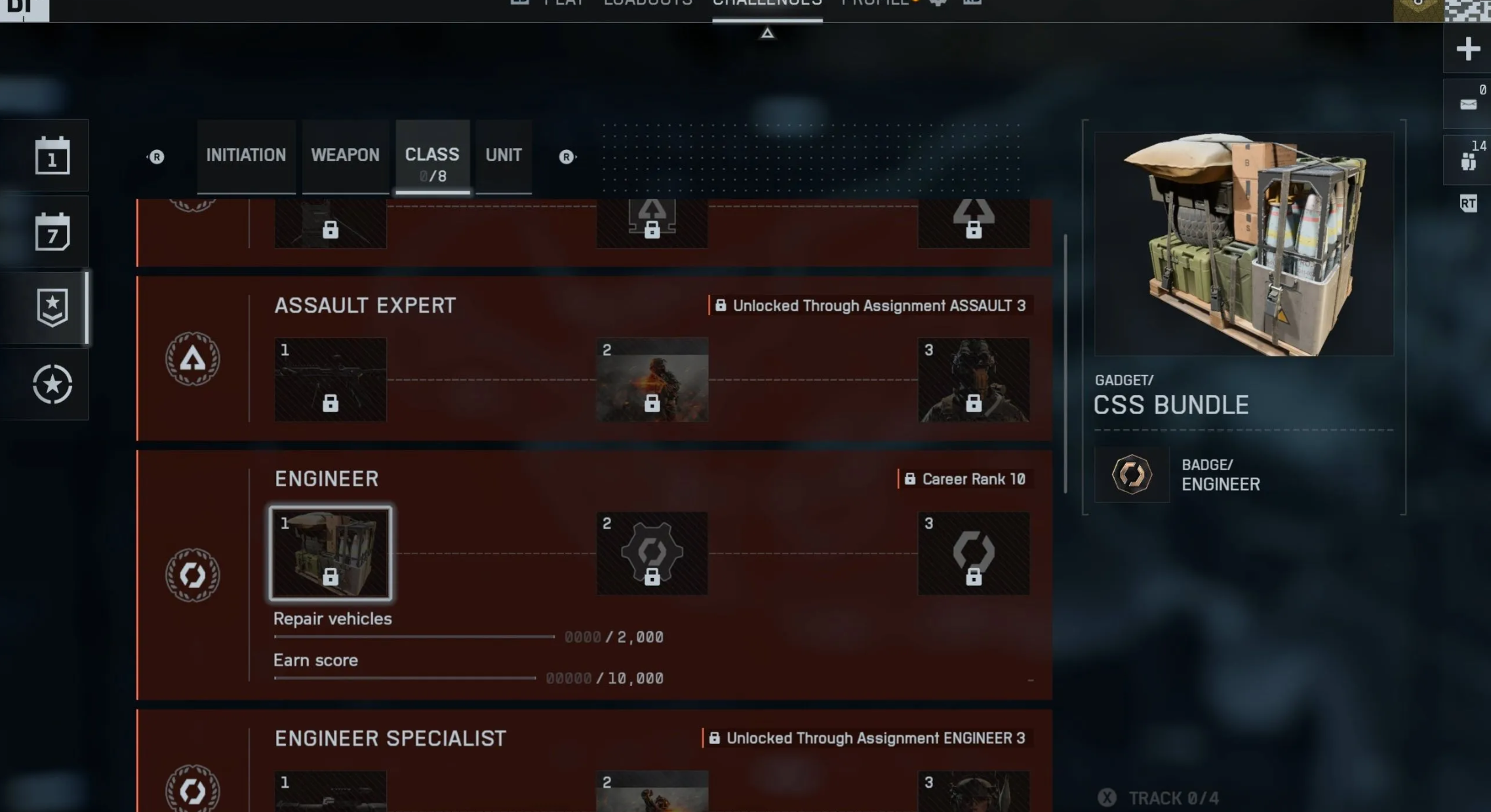
Task: Click the plus button in top corner
Action: click(1467, 49)
